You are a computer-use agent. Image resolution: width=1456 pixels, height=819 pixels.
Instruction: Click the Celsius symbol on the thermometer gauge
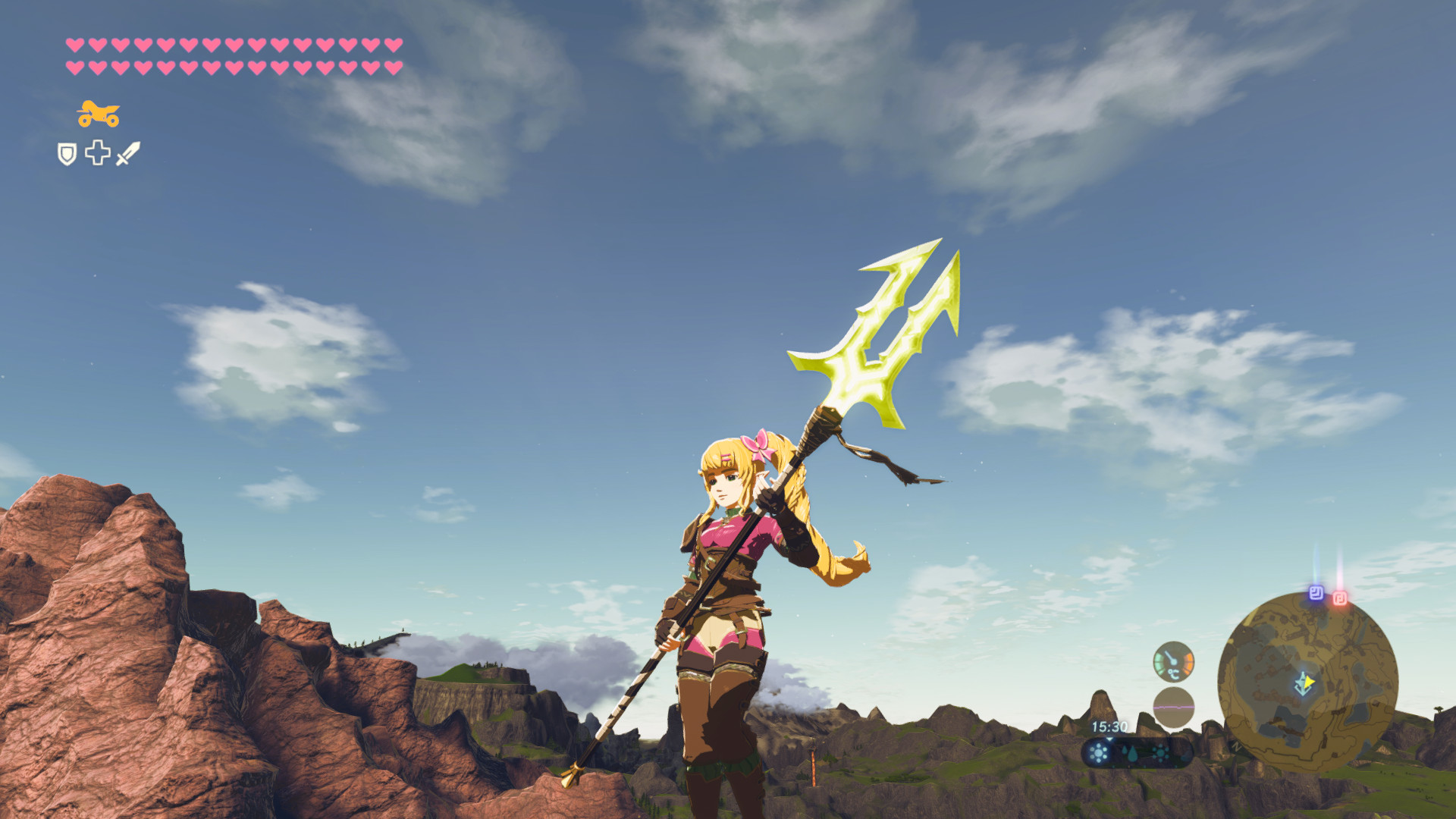coord(1173,673)
